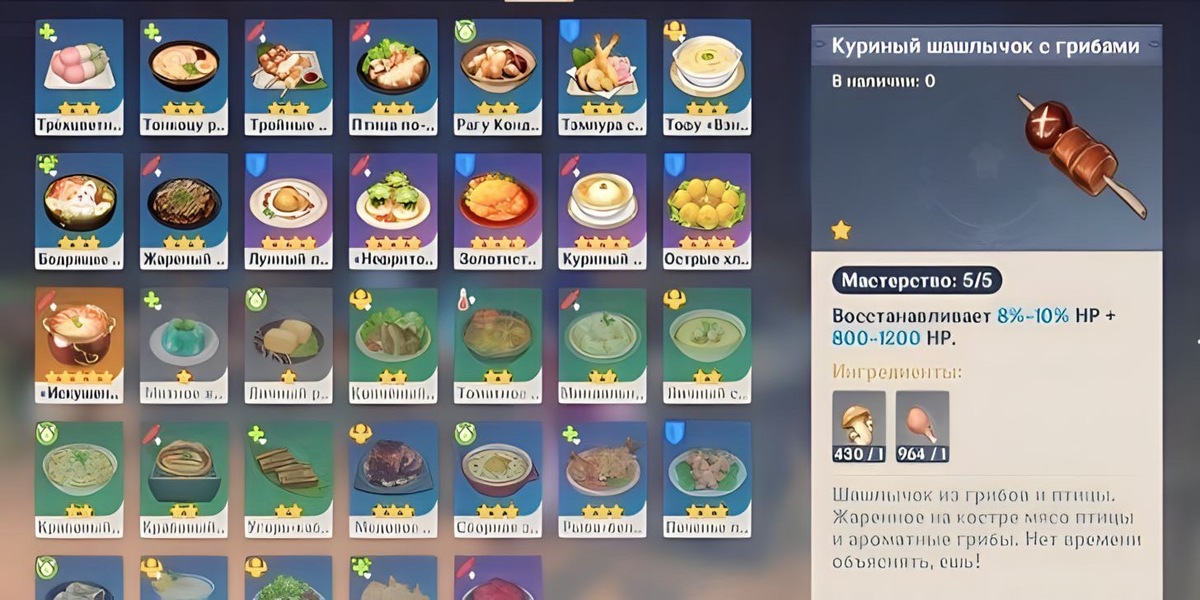Select the "Рагу Конд.." mushroom stew recipe
This screenshot has height=600, width=1200.
498,75
